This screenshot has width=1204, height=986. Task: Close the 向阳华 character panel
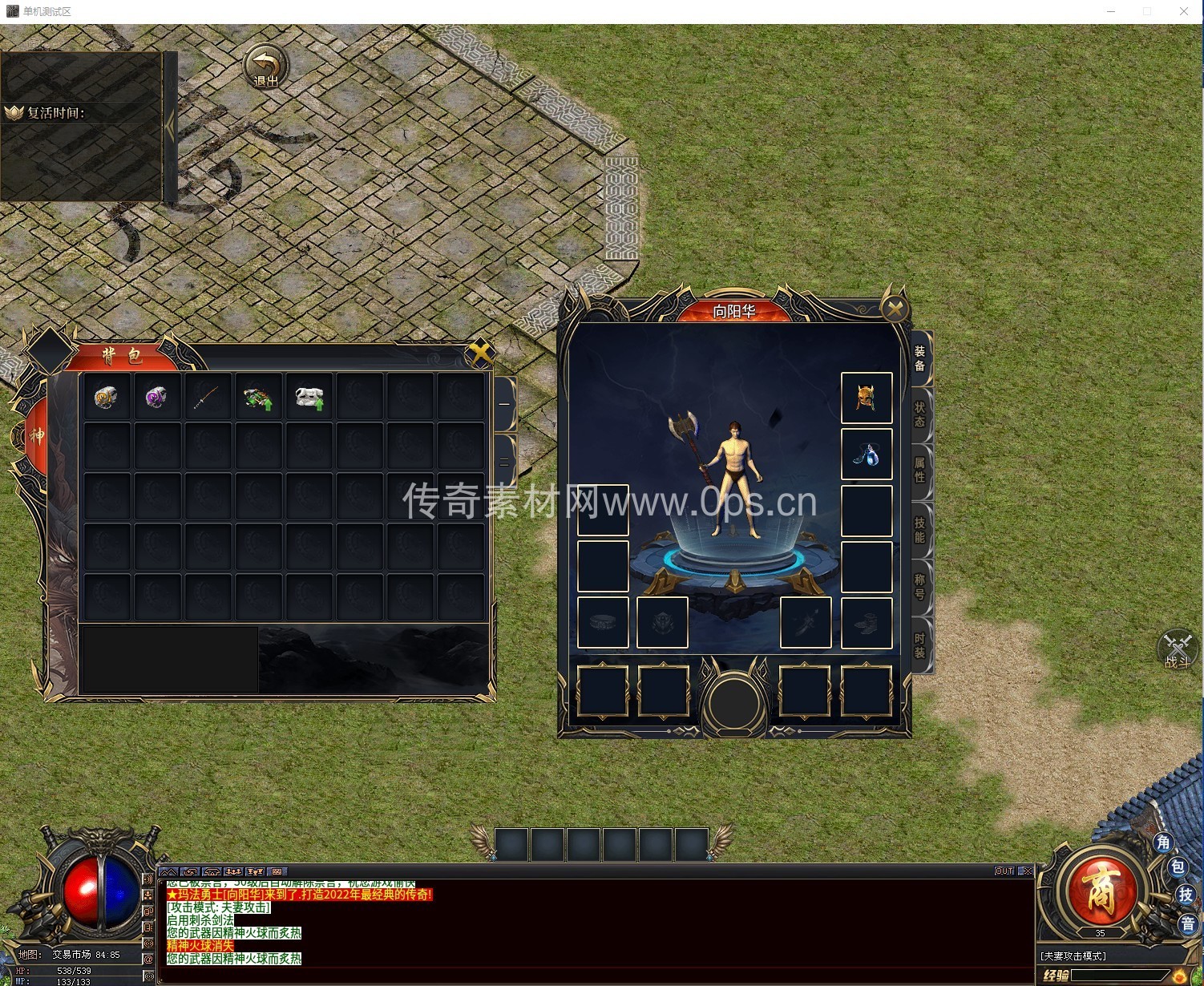894,309
